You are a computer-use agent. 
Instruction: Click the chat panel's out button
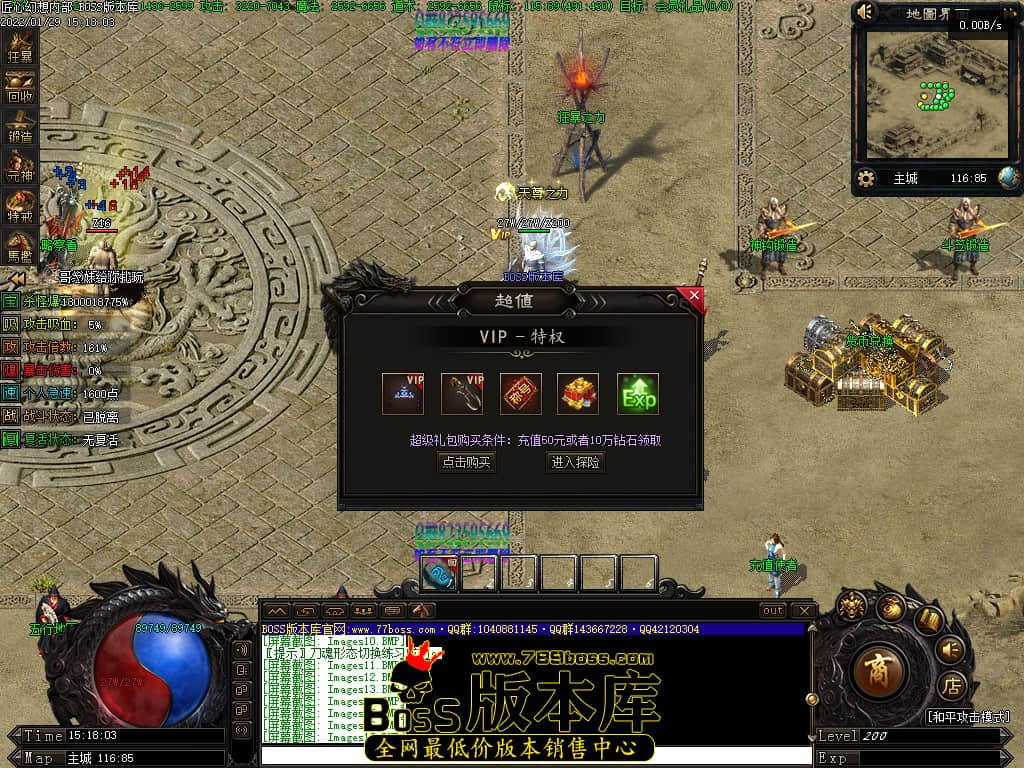pyautogui.click(x=772, y=610)
